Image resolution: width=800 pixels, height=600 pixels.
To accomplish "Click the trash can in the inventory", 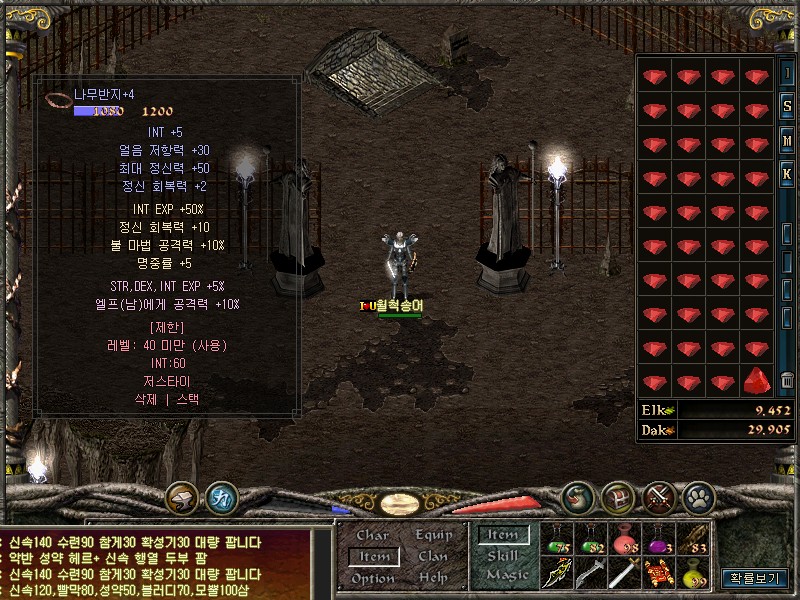I will pyautogui.click(x=788, y=380).
